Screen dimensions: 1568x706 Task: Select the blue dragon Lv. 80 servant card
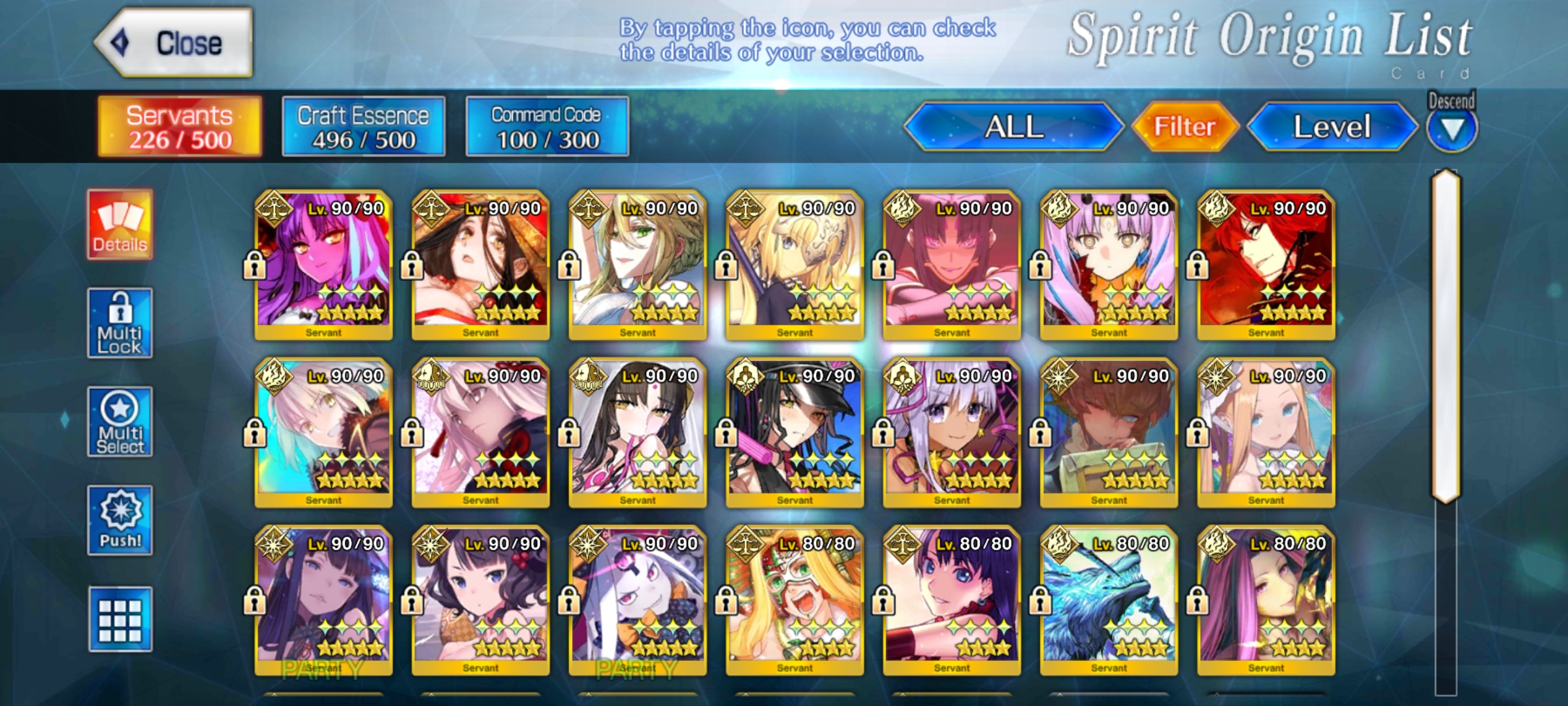coord(1109,600)
